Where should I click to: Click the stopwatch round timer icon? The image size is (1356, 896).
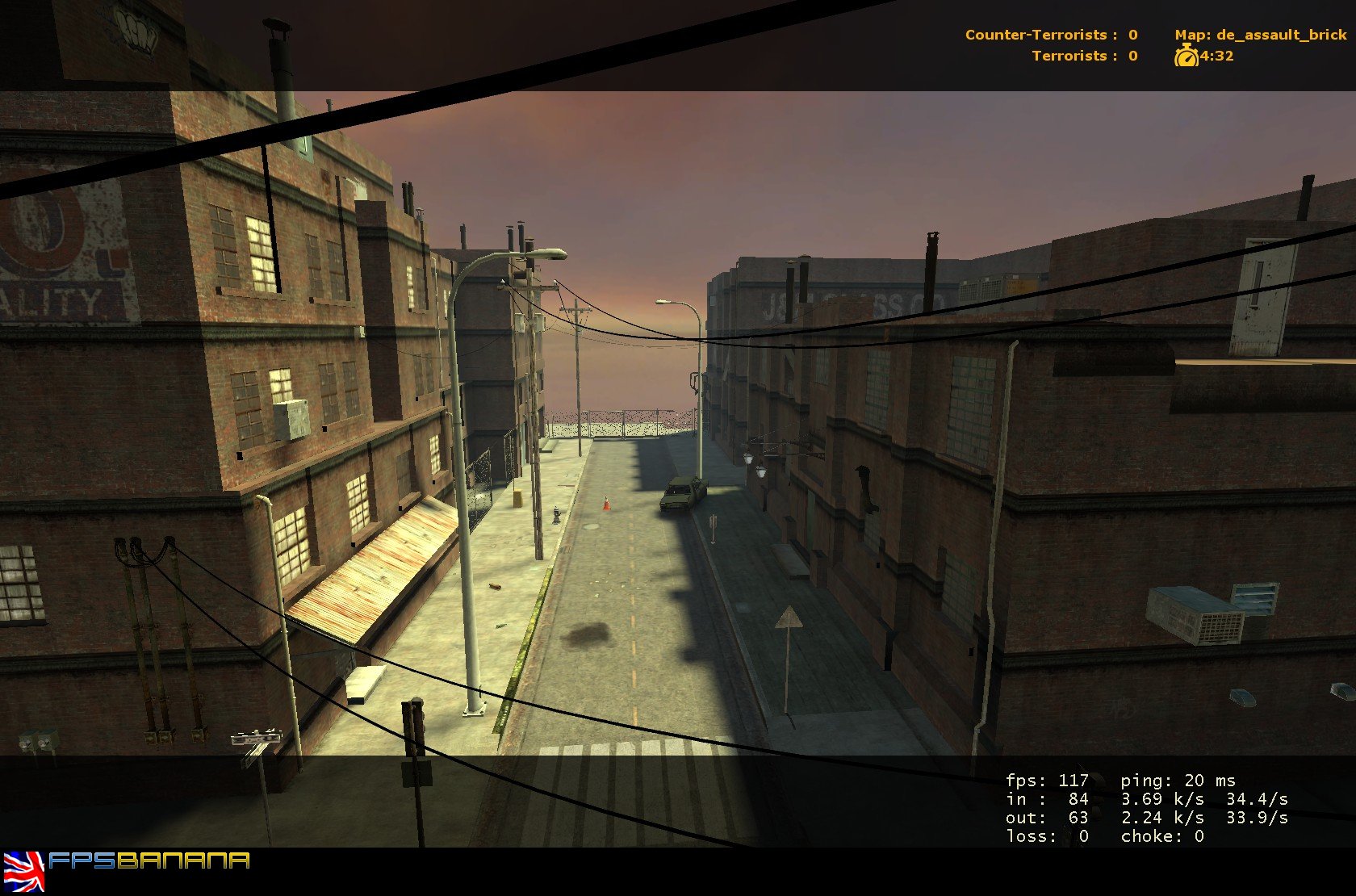(1185, 57)
